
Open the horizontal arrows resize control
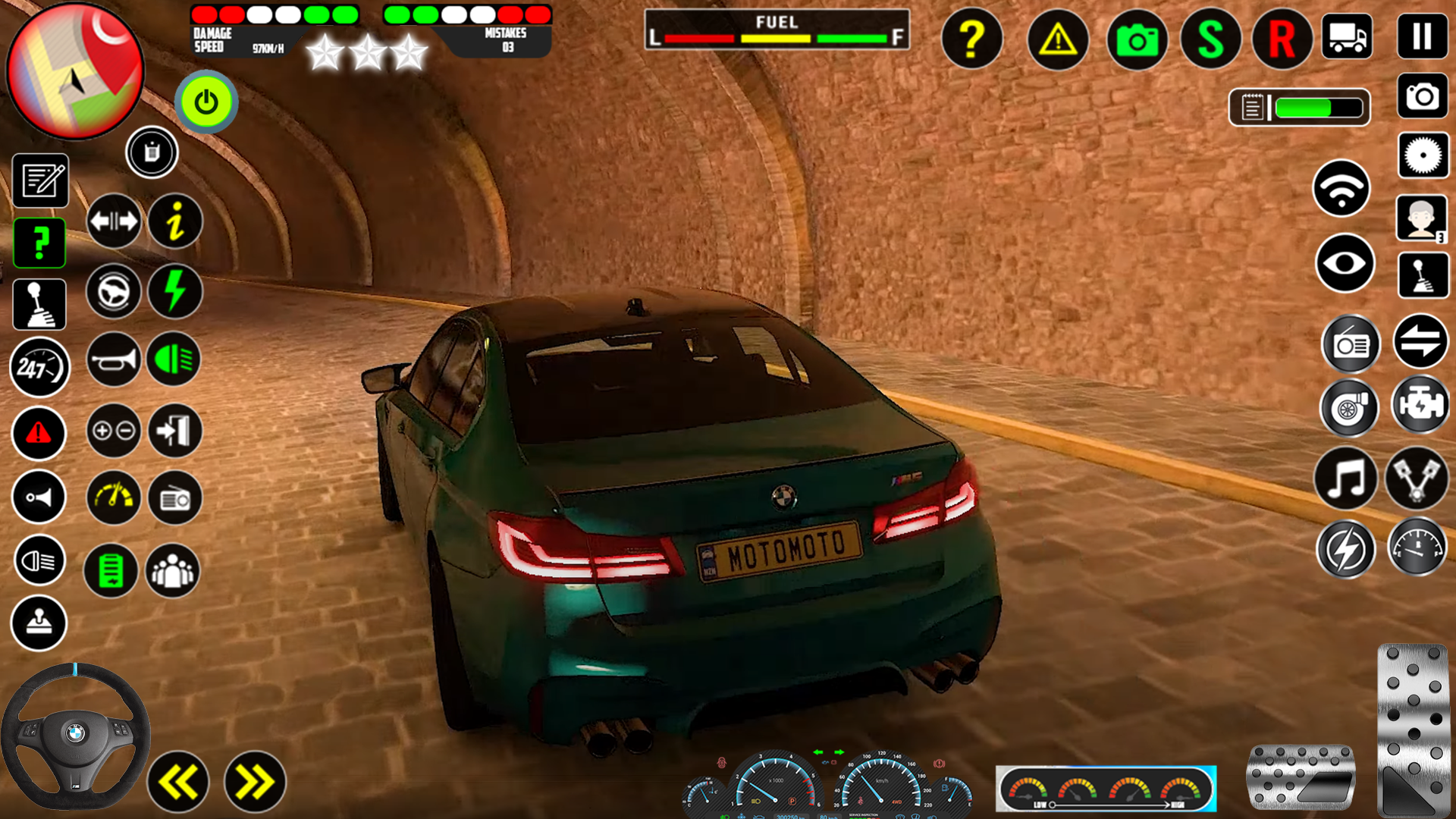pos(115,221)
